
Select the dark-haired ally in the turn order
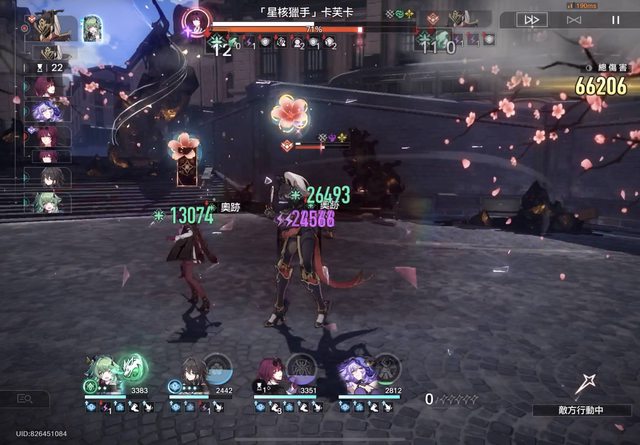[48, 178]
